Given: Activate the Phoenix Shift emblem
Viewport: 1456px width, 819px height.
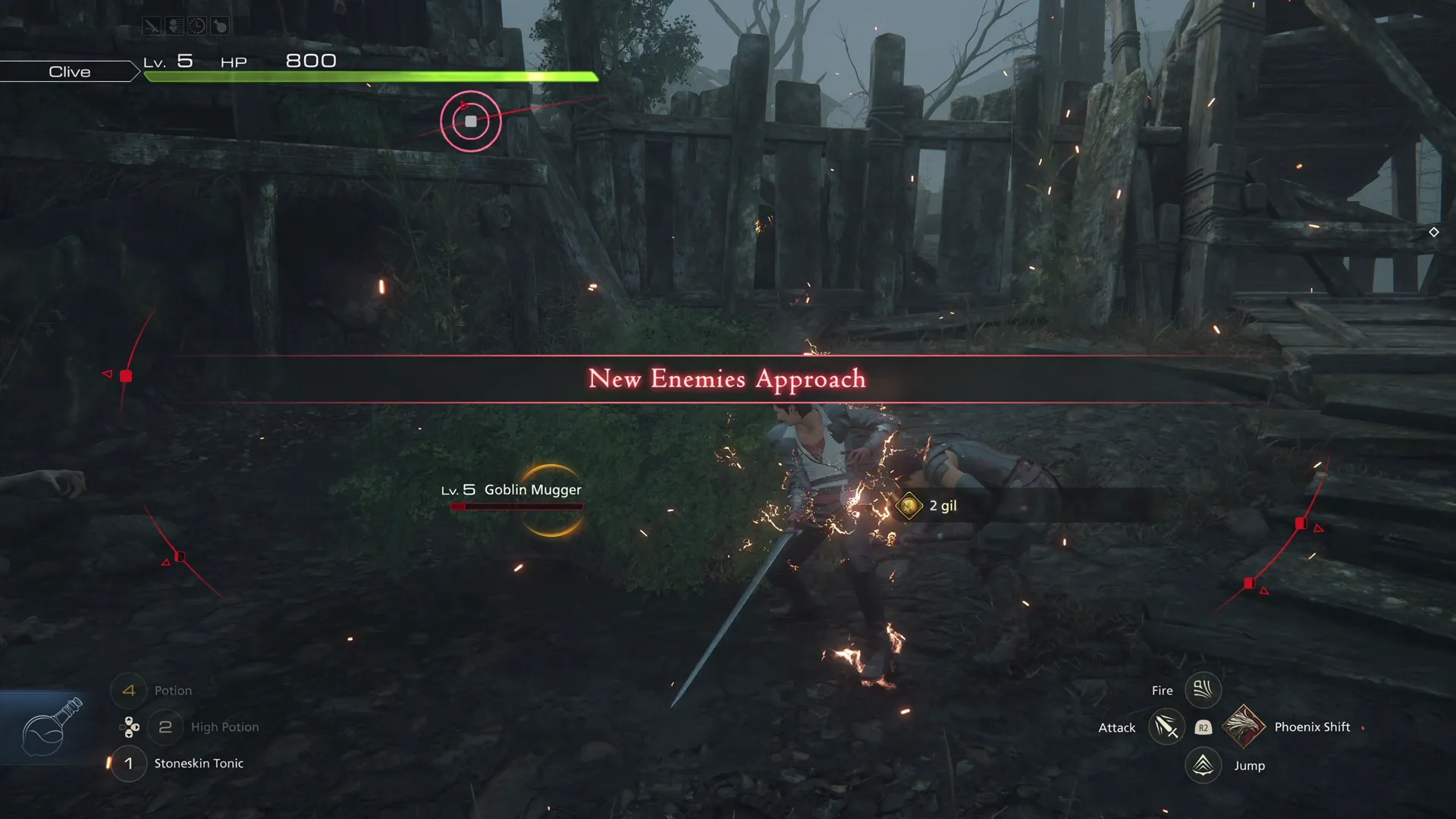Looking at the screenshot, I should tap(1244, 726).
